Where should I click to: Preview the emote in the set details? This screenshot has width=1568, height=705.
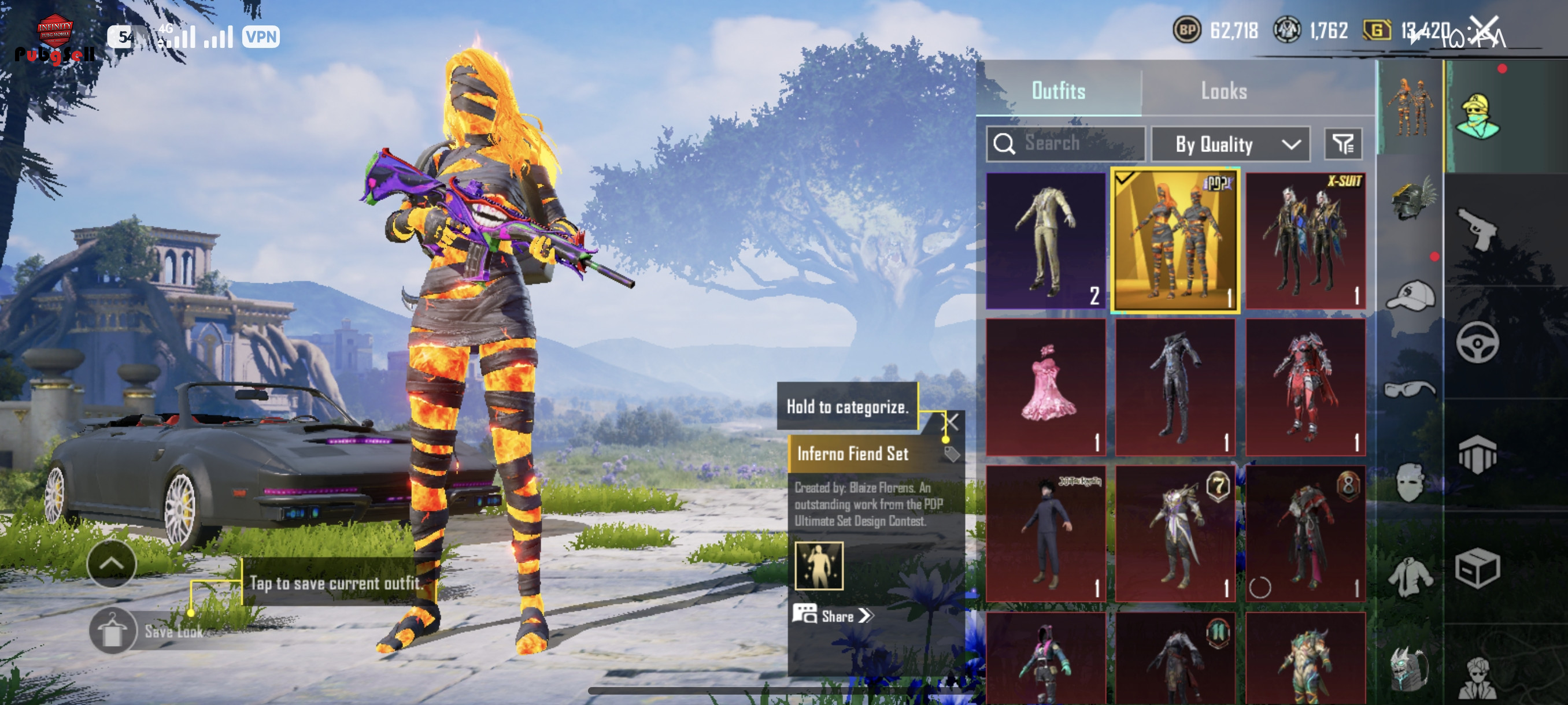(819, 566)
